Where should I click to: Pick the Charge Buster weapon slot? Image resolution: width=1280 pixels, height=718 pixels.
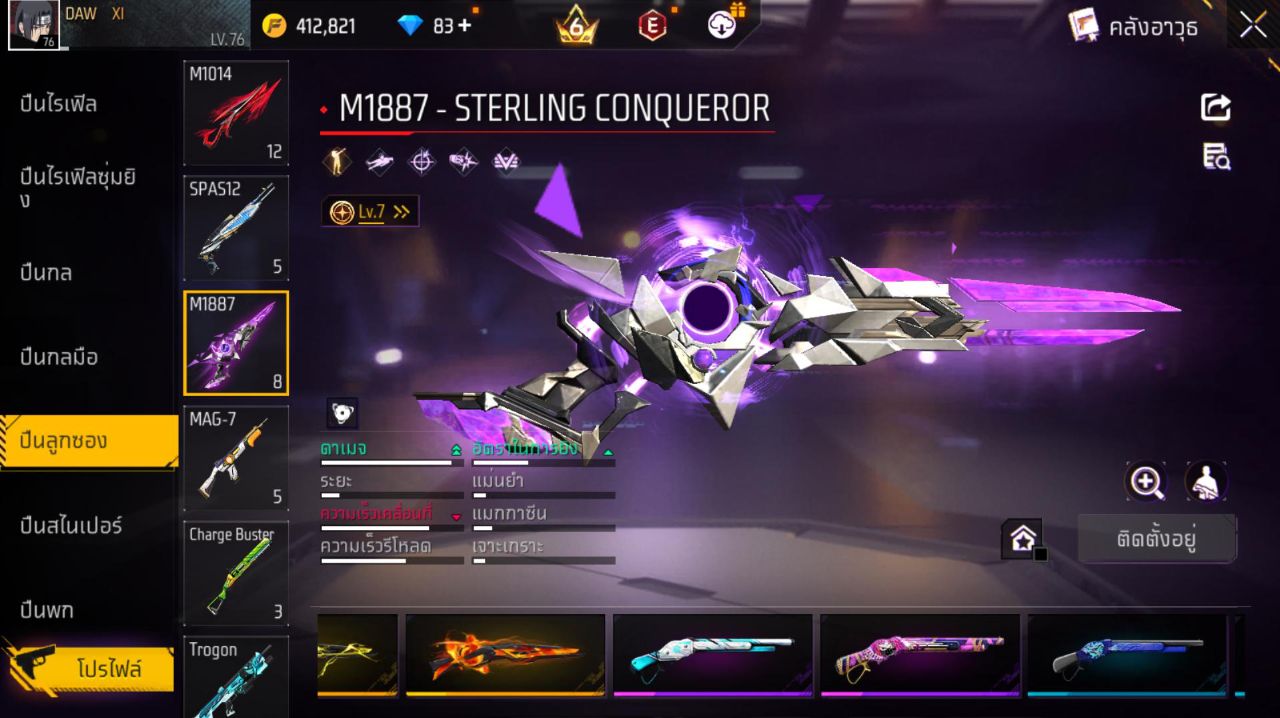pyautogui.click(x=236, y=573)
